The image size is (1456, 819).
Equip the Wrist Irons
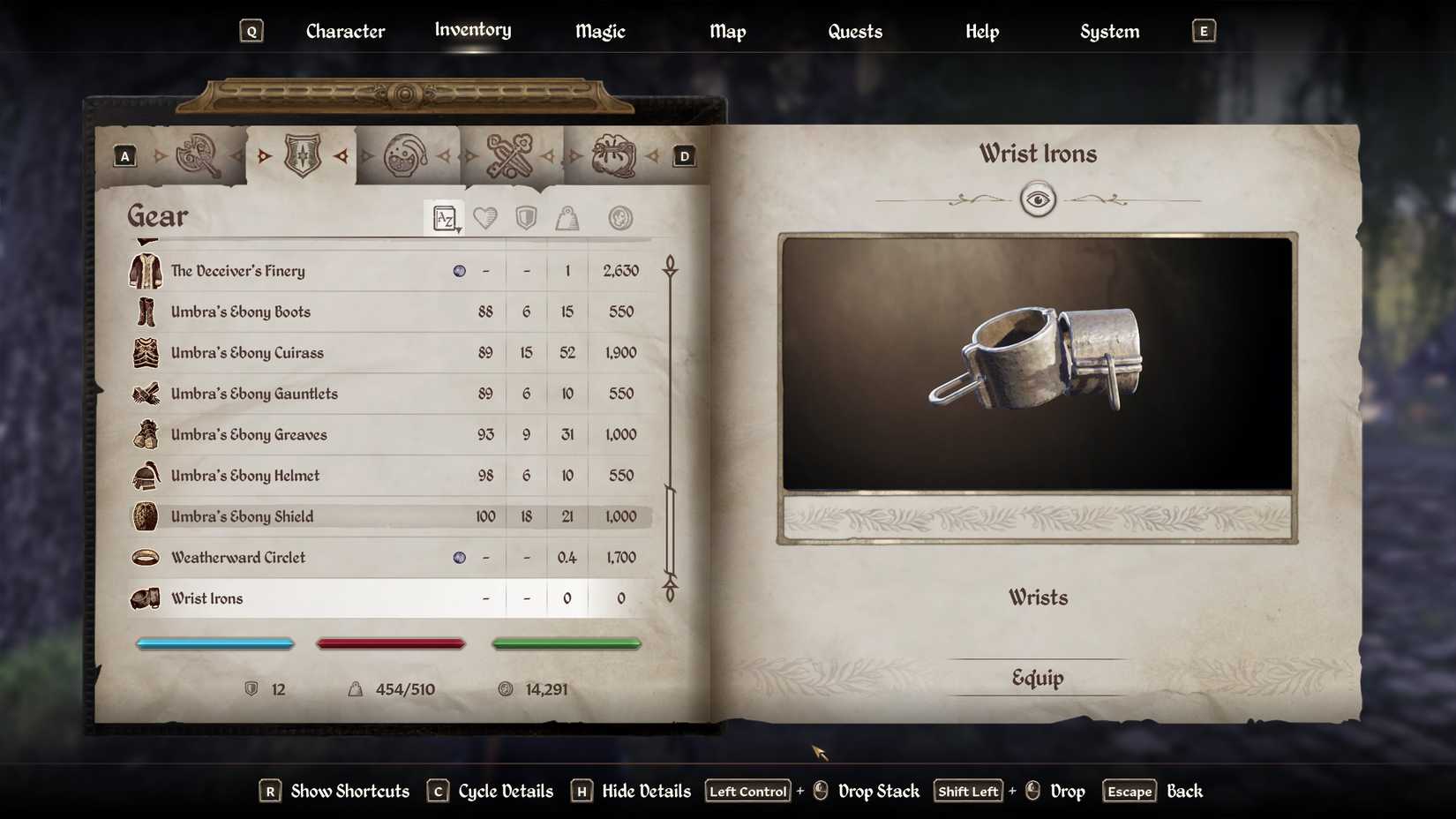1038,678
